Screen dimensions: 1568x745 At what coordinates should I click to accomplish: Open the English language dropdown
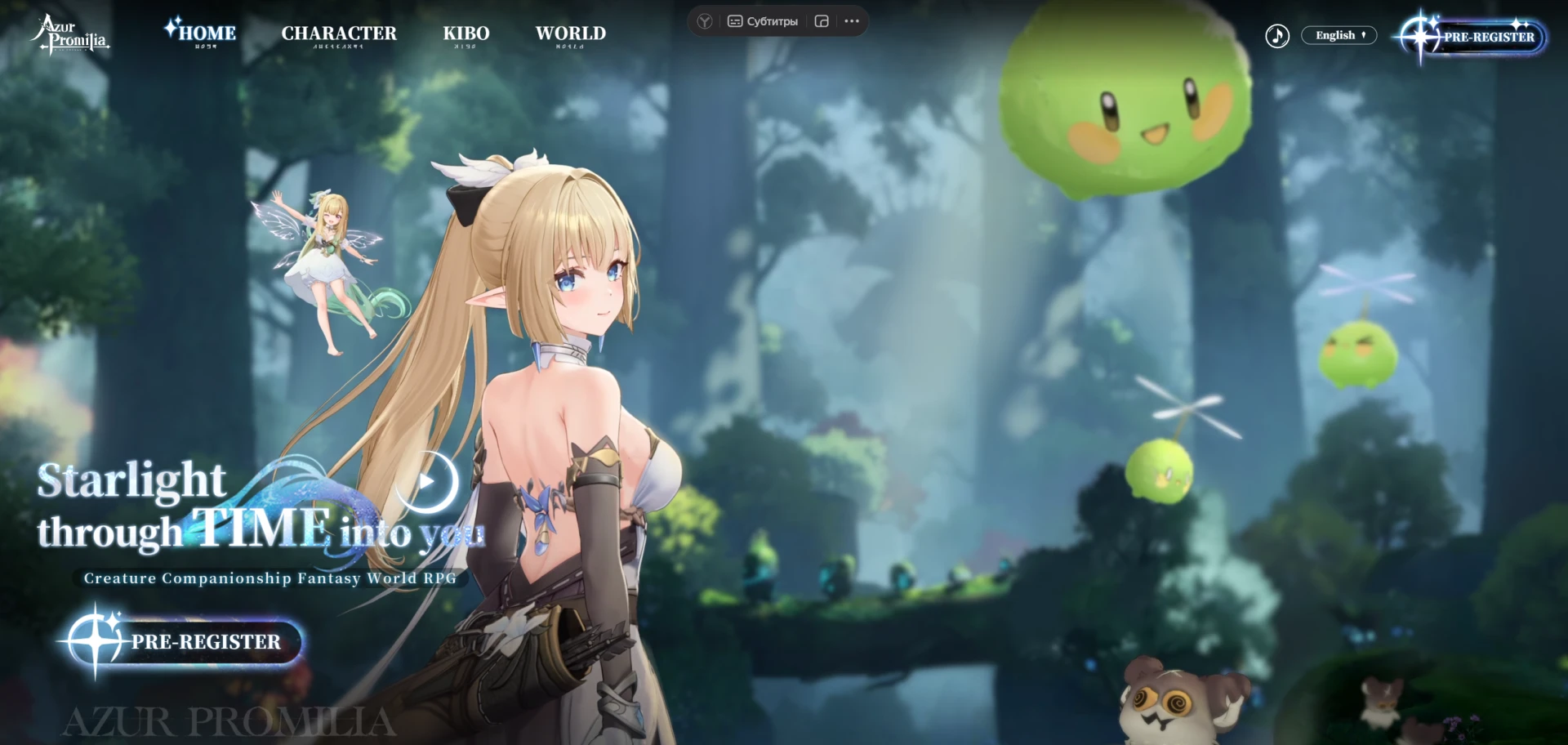1339,35
